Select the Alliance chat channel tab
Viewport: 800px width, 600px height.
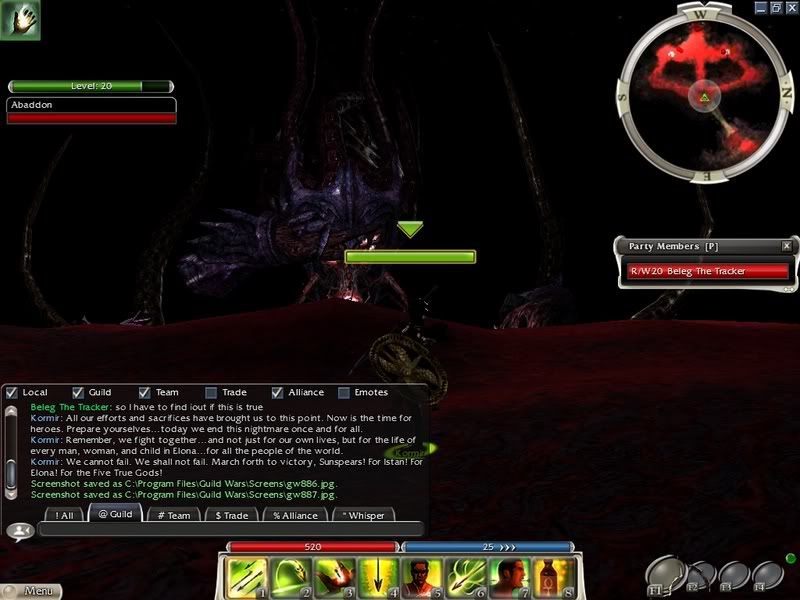pos(295,515)
